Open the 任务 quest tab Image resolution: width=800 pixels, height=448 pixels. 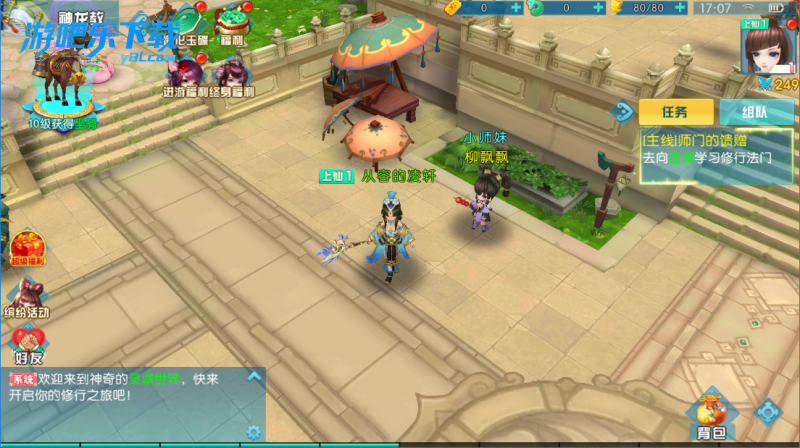676,110
